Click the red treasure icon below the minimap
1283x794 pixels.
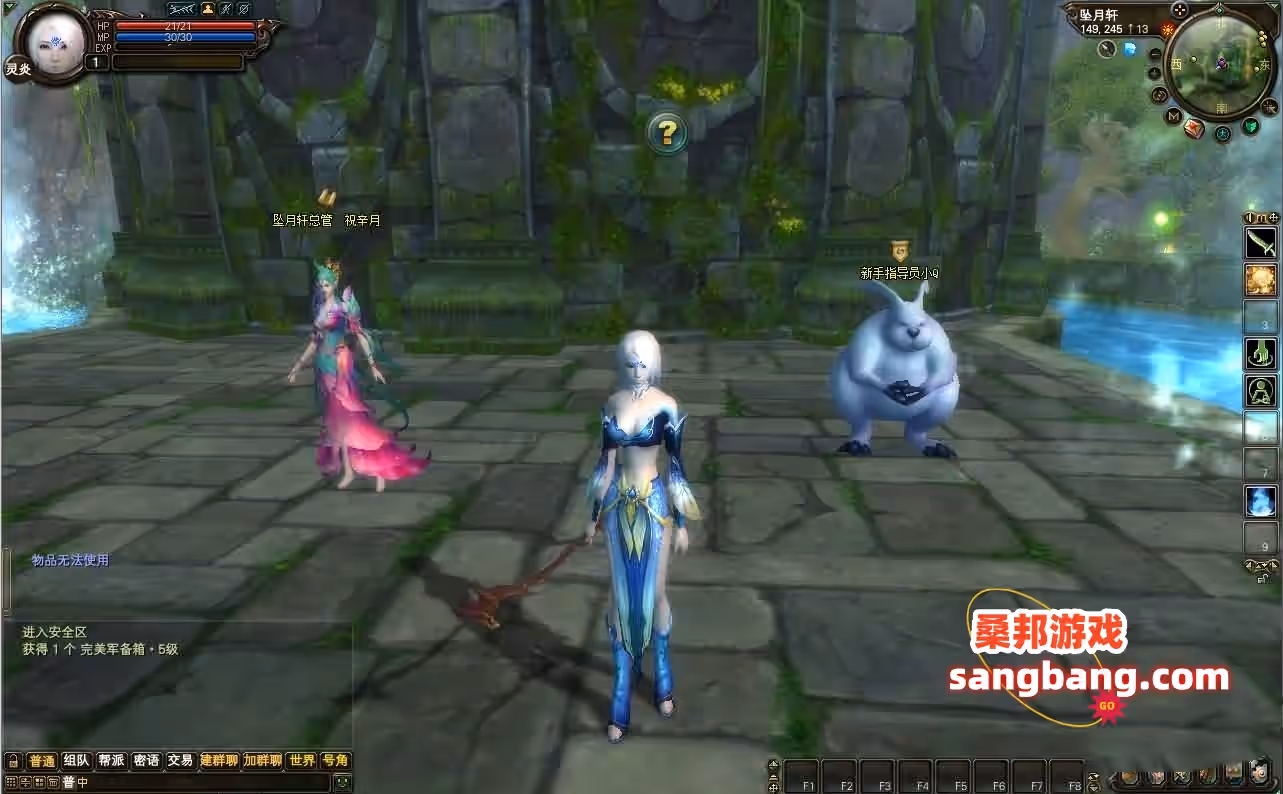coord(1194,129)
